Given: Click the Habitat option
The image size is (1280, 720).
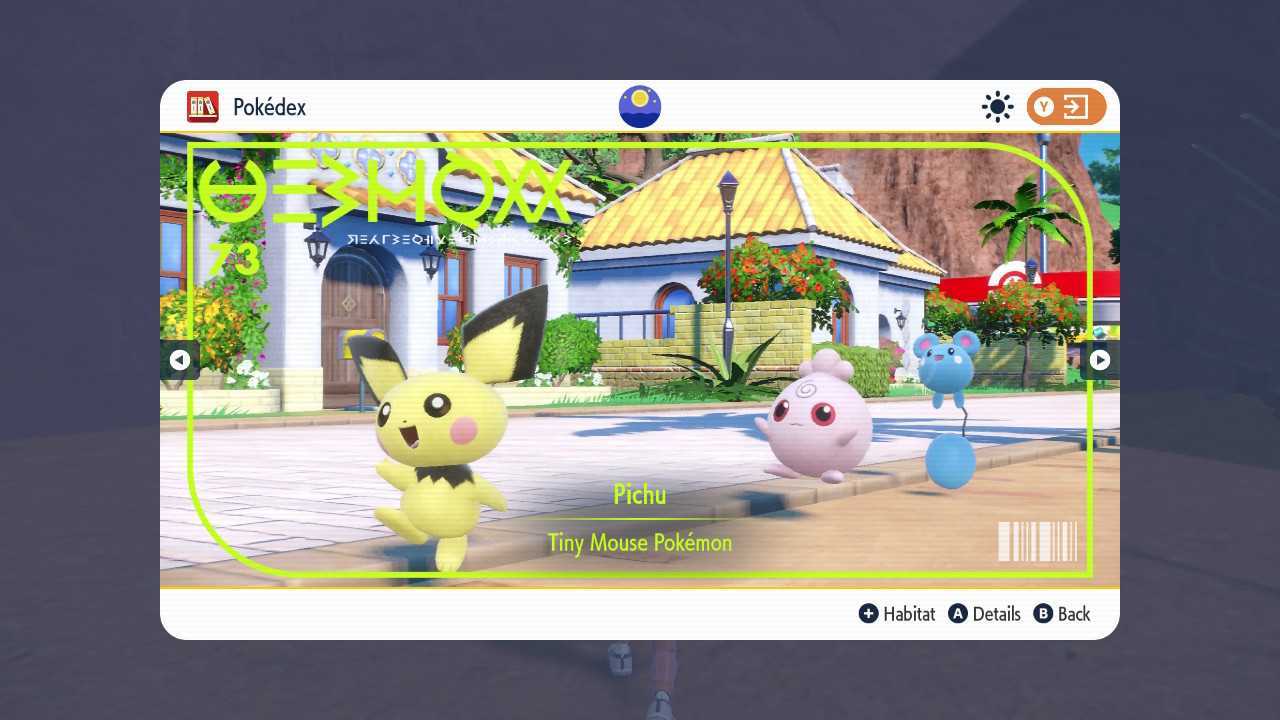Looking at the screenshot, I should pos(908,614).
